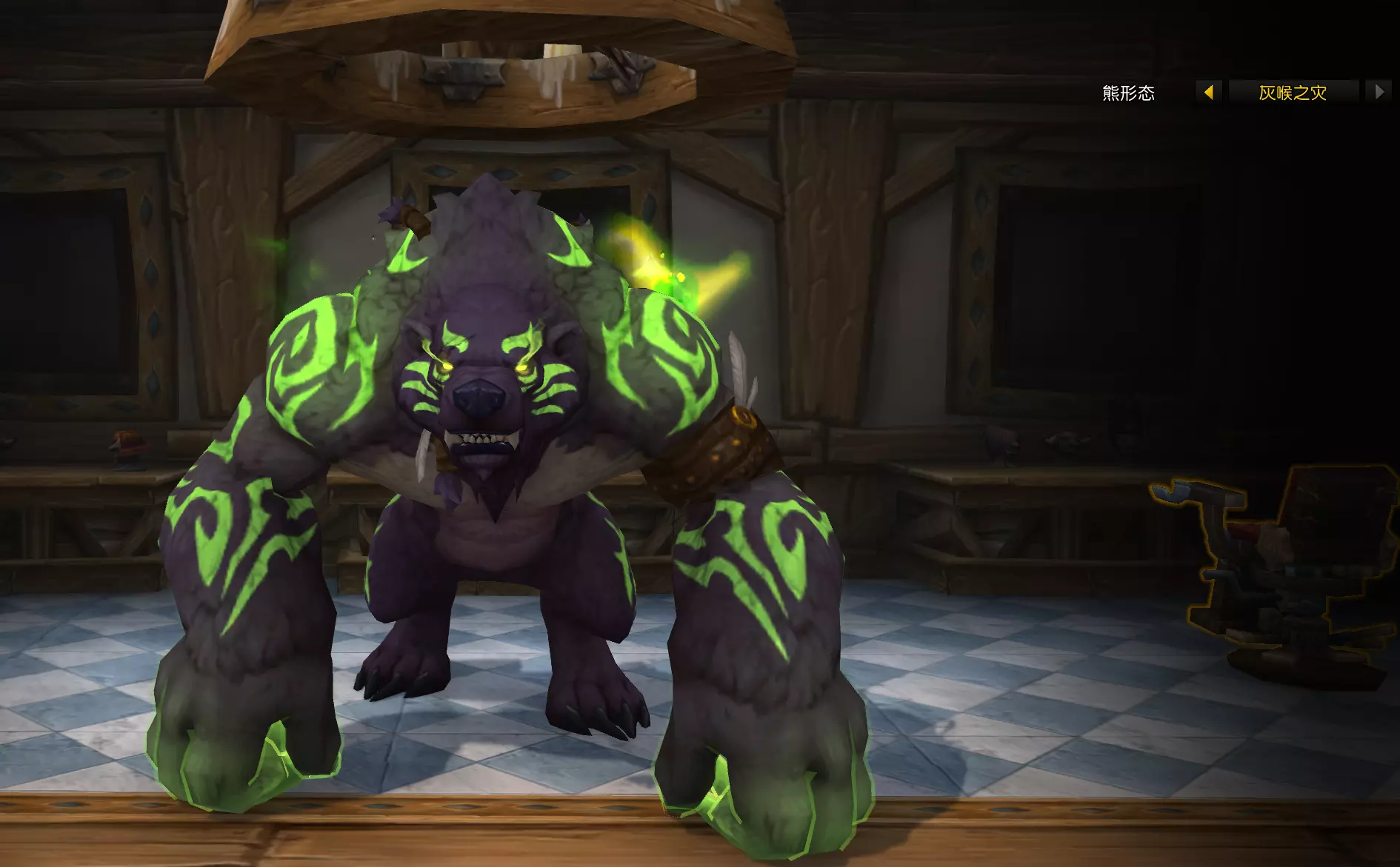Open the 灰喉之灾 bear form dropdown
The image size is (1400, 867).
click(1293, 93)
